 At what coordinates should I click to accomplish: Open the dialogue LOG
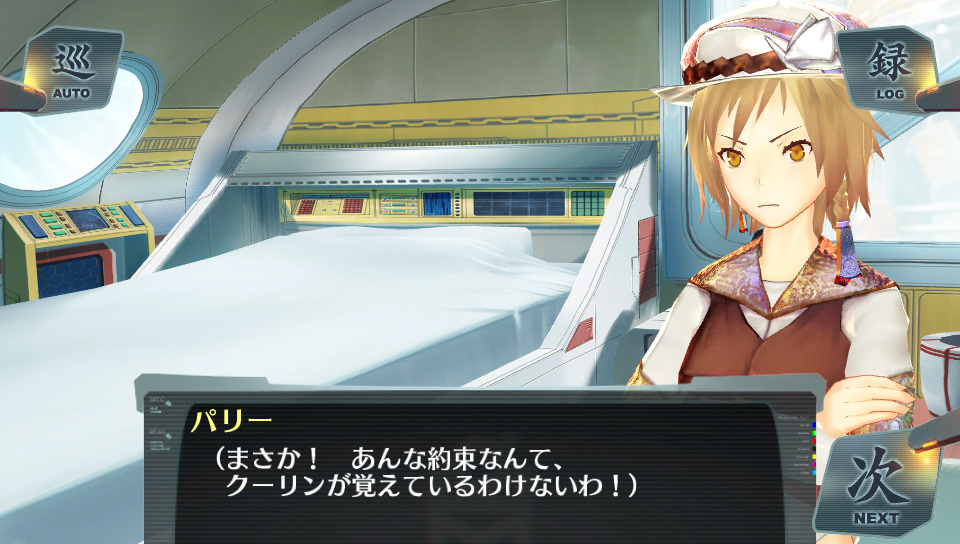[889, 70]
